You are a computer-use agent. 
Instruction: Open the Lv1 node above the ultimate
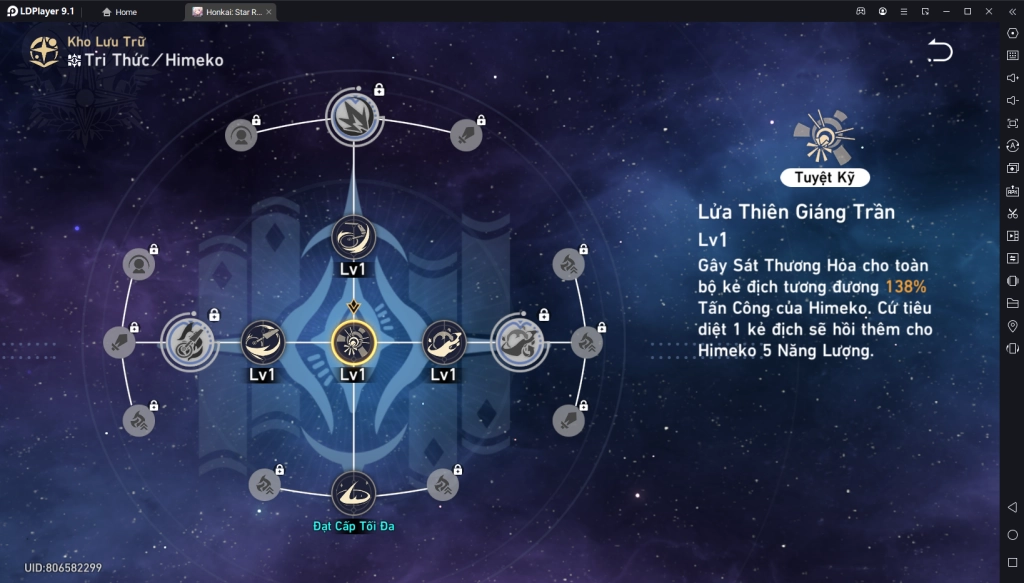point(353,237)
